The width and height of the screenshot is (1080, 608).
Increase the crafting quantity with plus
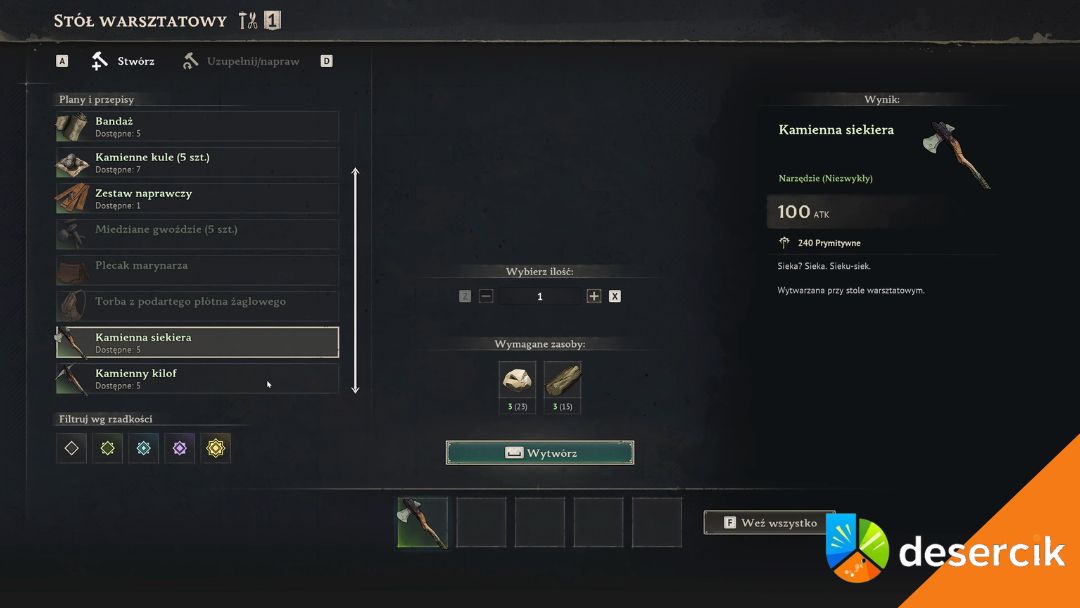594,296
